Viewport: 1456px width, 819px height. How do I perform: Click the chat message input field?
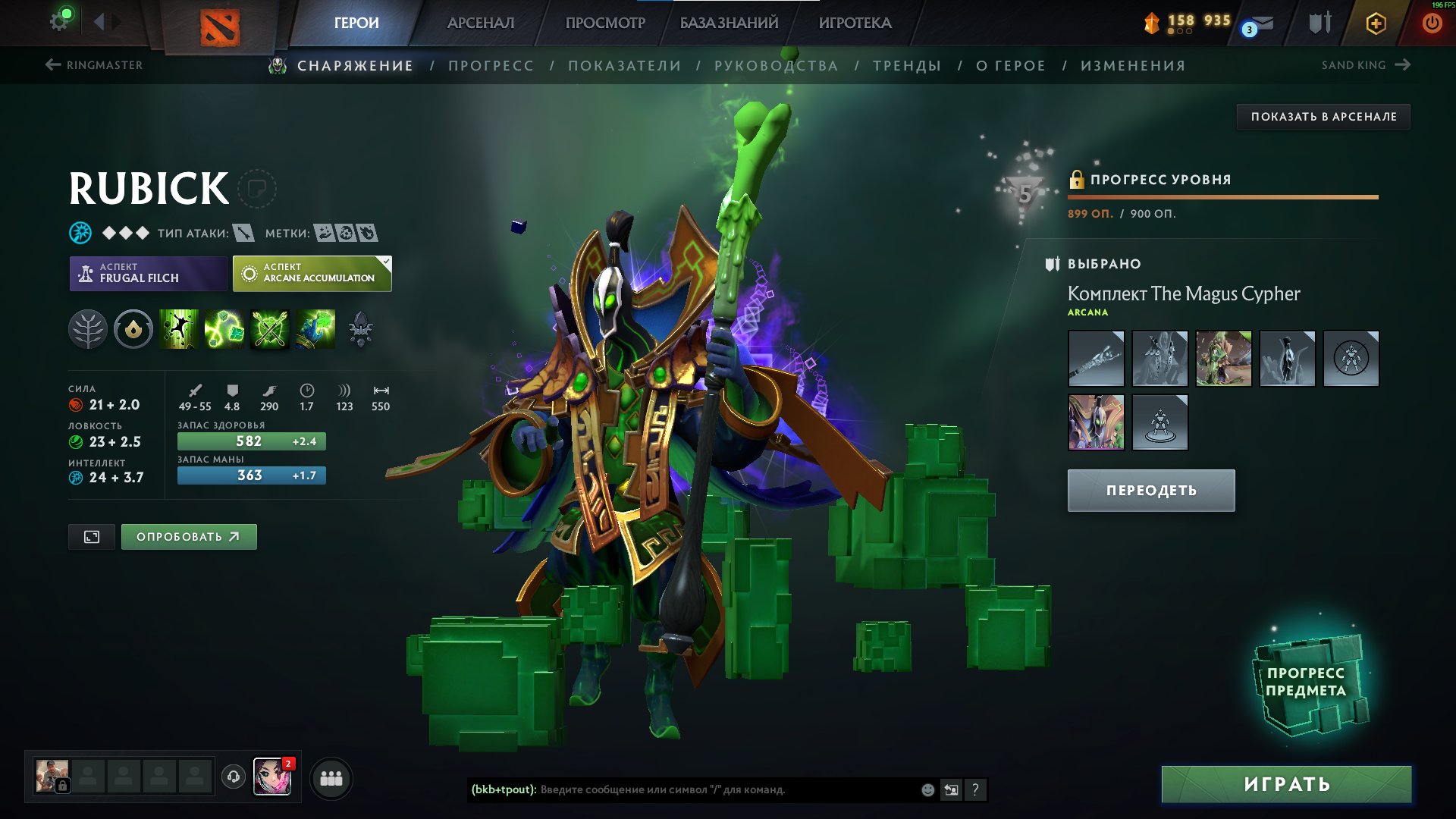click(x=728, y=790)
